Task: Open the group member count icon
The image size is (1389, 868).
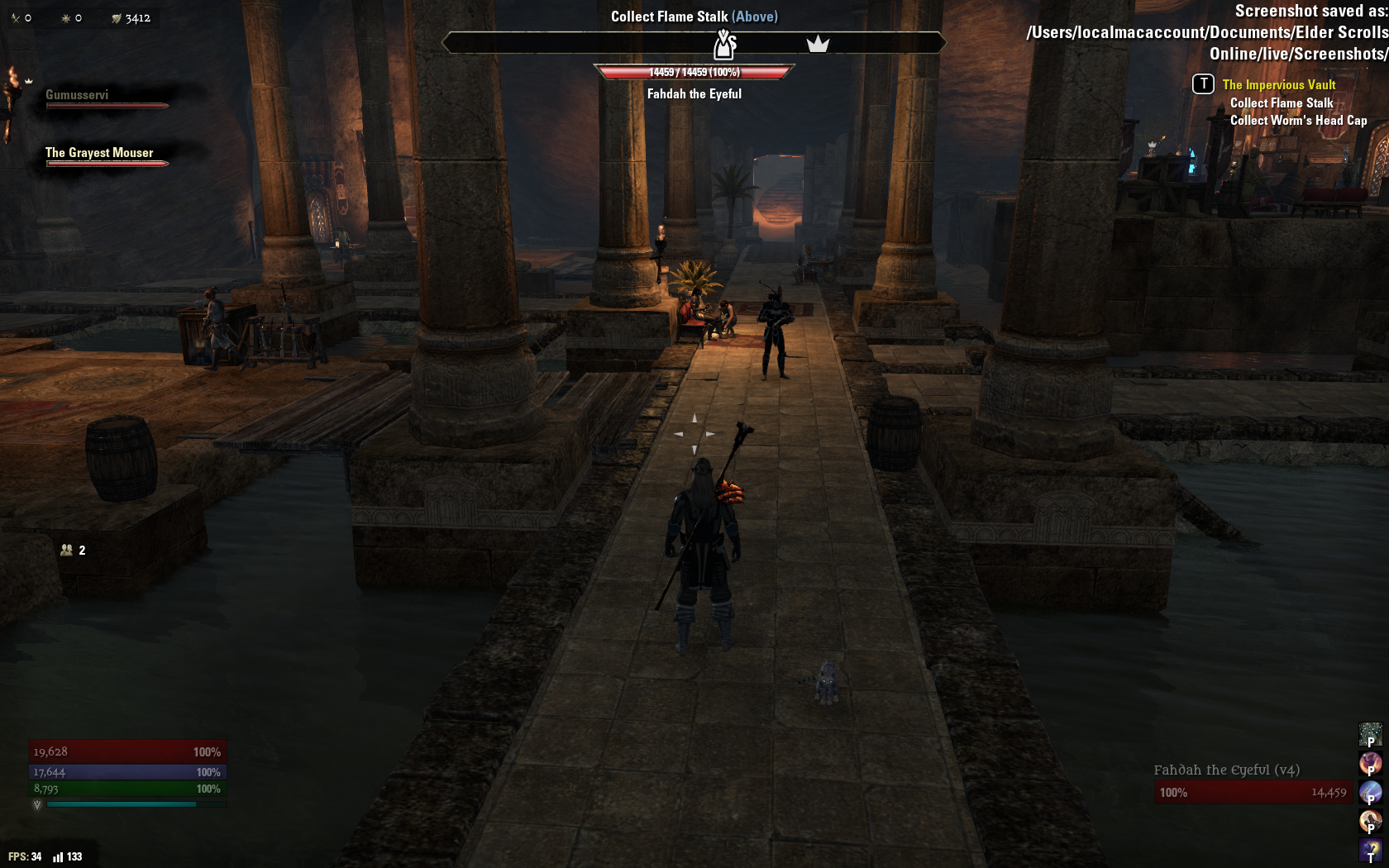Action: 67,550
